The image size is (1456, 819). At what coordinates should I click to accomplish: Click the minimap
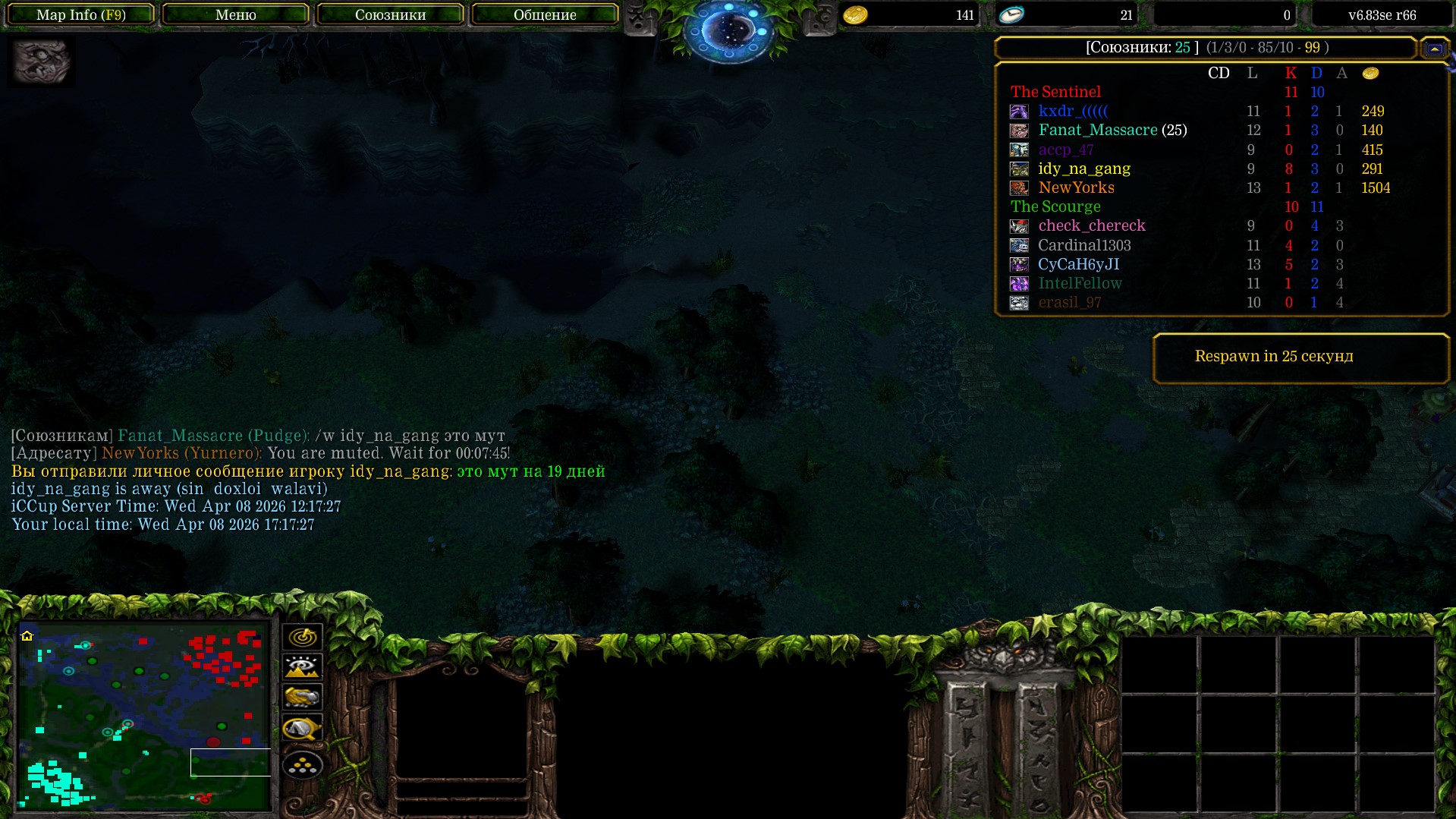(x=144, y=716)
